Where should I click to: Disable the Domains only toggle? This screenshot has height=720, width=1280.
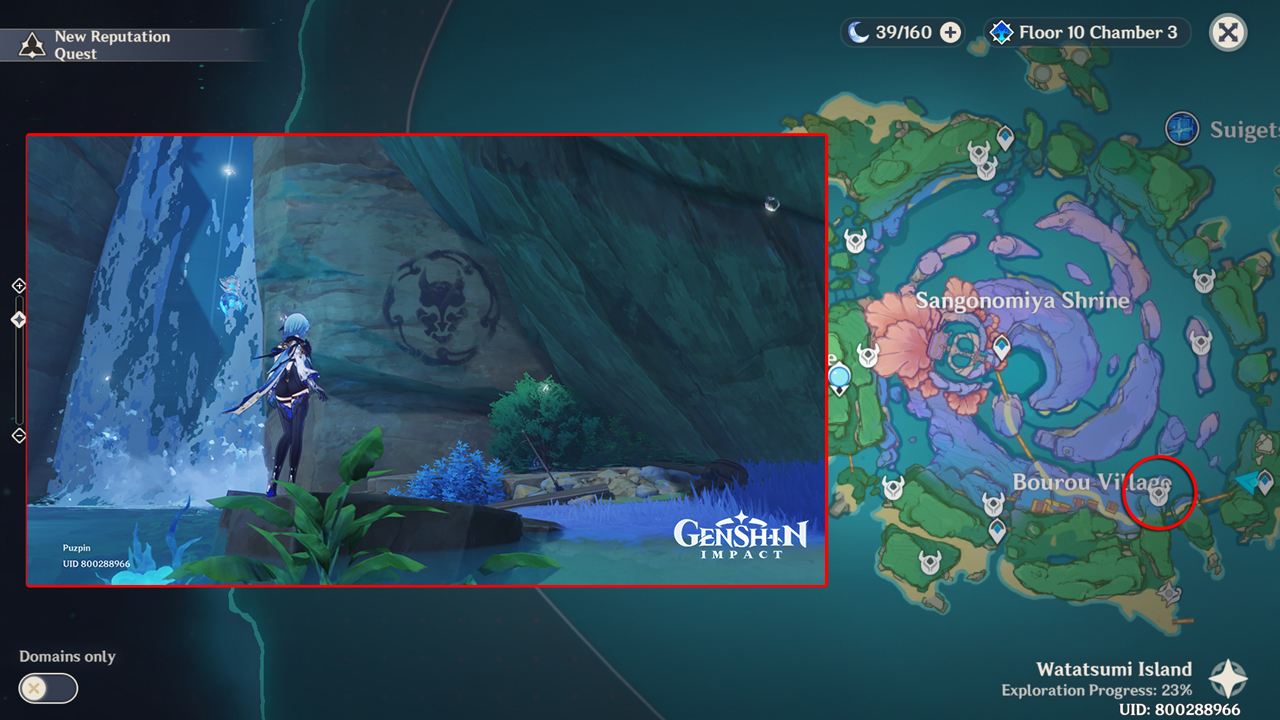[x=48, y=689]
